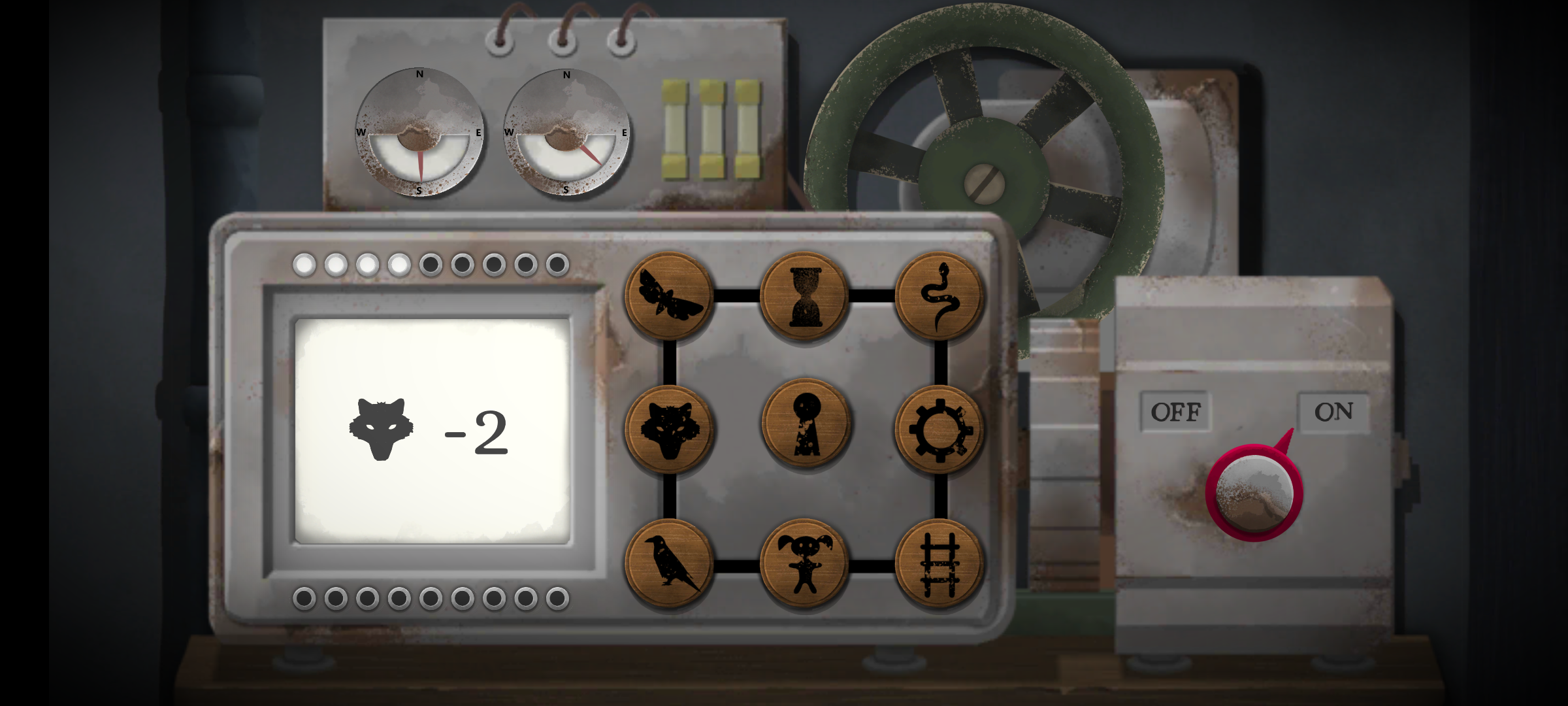1568x706 pixels.
Task: Click the ON label
Action: 1333,412
